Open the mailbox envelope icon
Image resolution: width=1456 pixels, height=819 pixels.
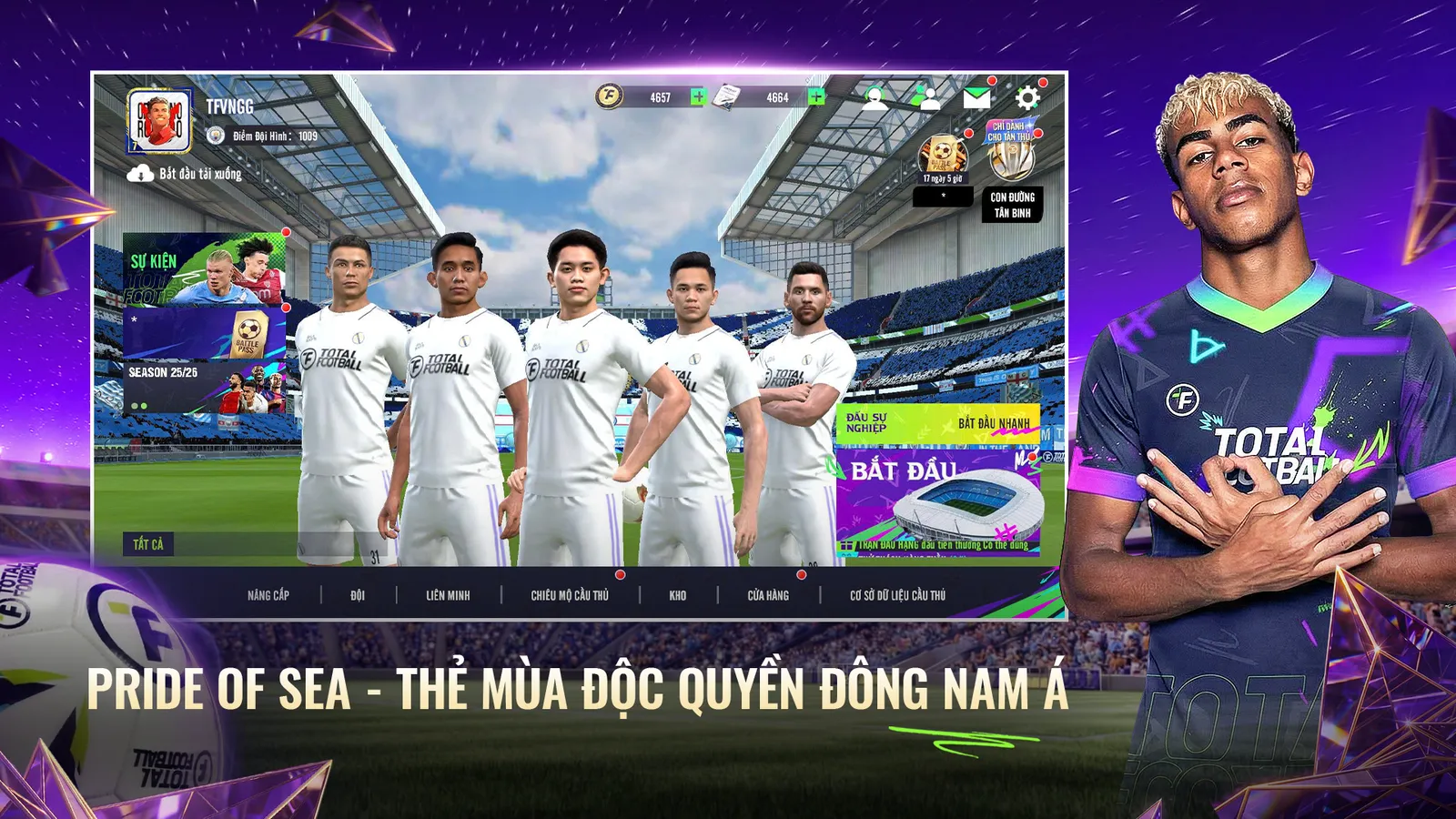[976, 97]
